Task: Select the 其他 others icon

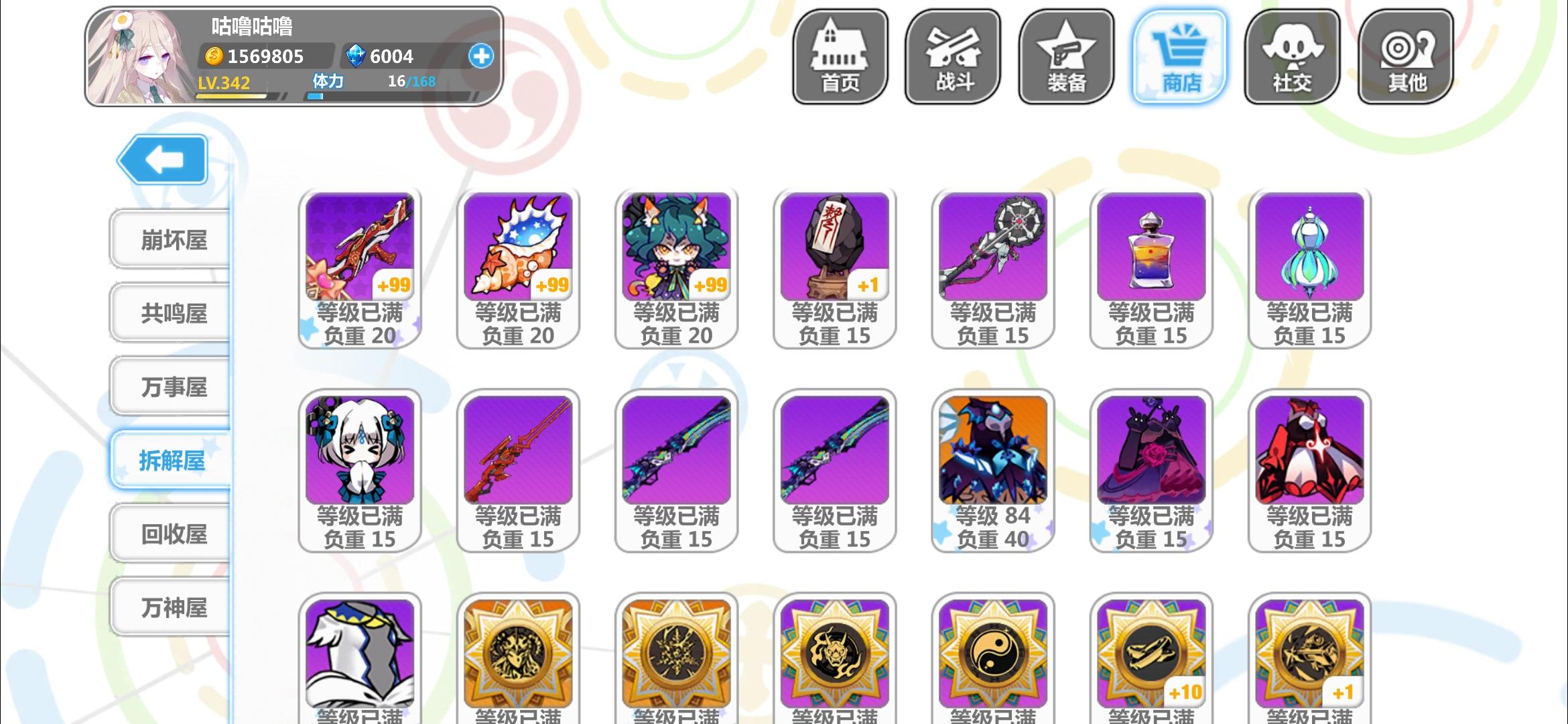Action: point(1405,56)
